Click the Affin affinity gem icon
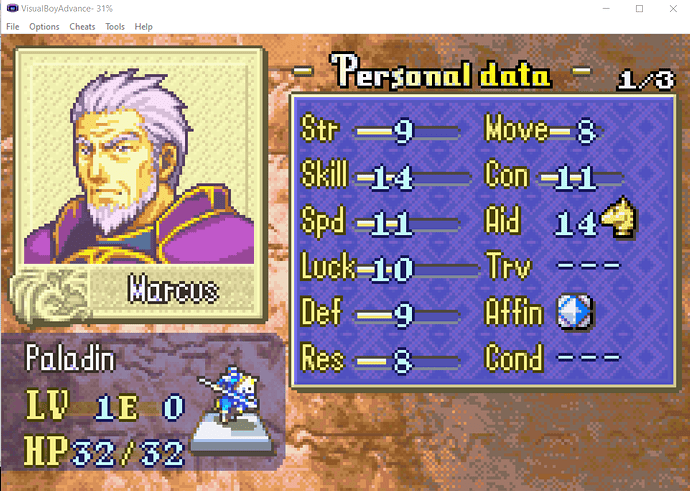This screenshot has height=491, width=690. tap(573, 314)
